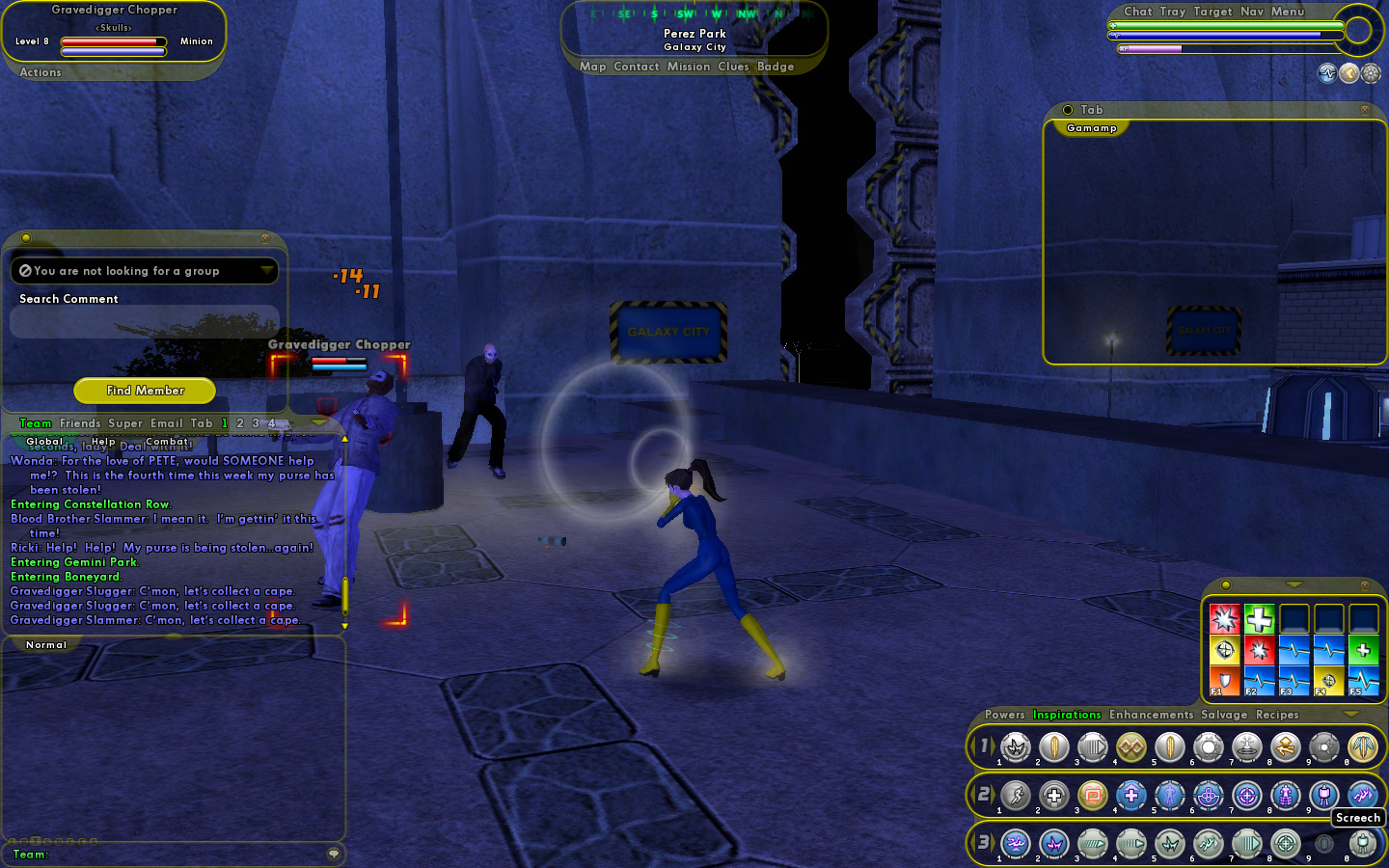This screenshot has width=1389, height=868.
Task: Toggle the Tray window
Action: point(1173,12)
